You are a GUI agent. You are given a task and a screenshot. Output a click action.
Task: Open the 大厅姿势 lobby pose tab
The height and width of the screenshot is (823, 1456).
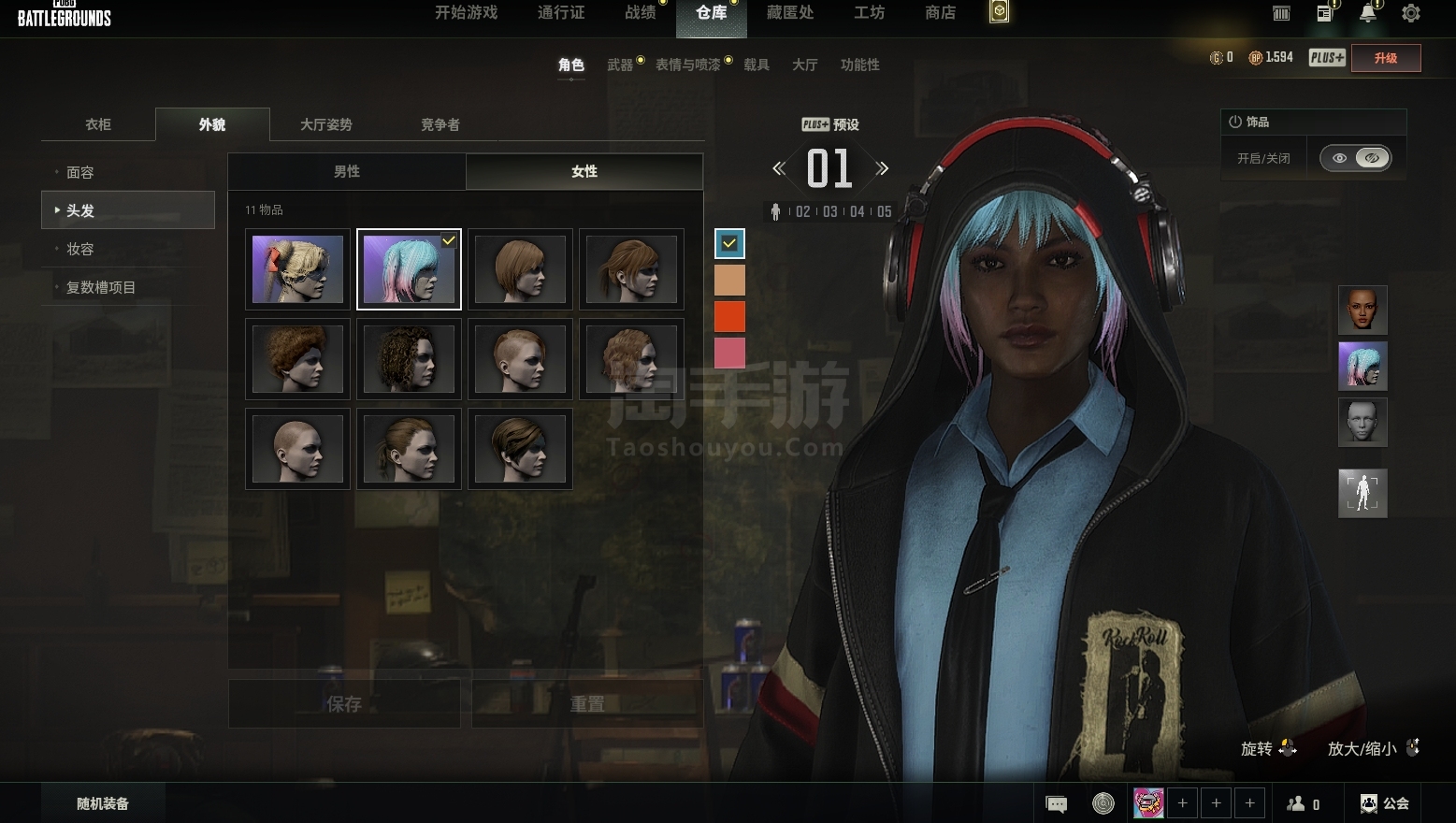tap(325, 124)
